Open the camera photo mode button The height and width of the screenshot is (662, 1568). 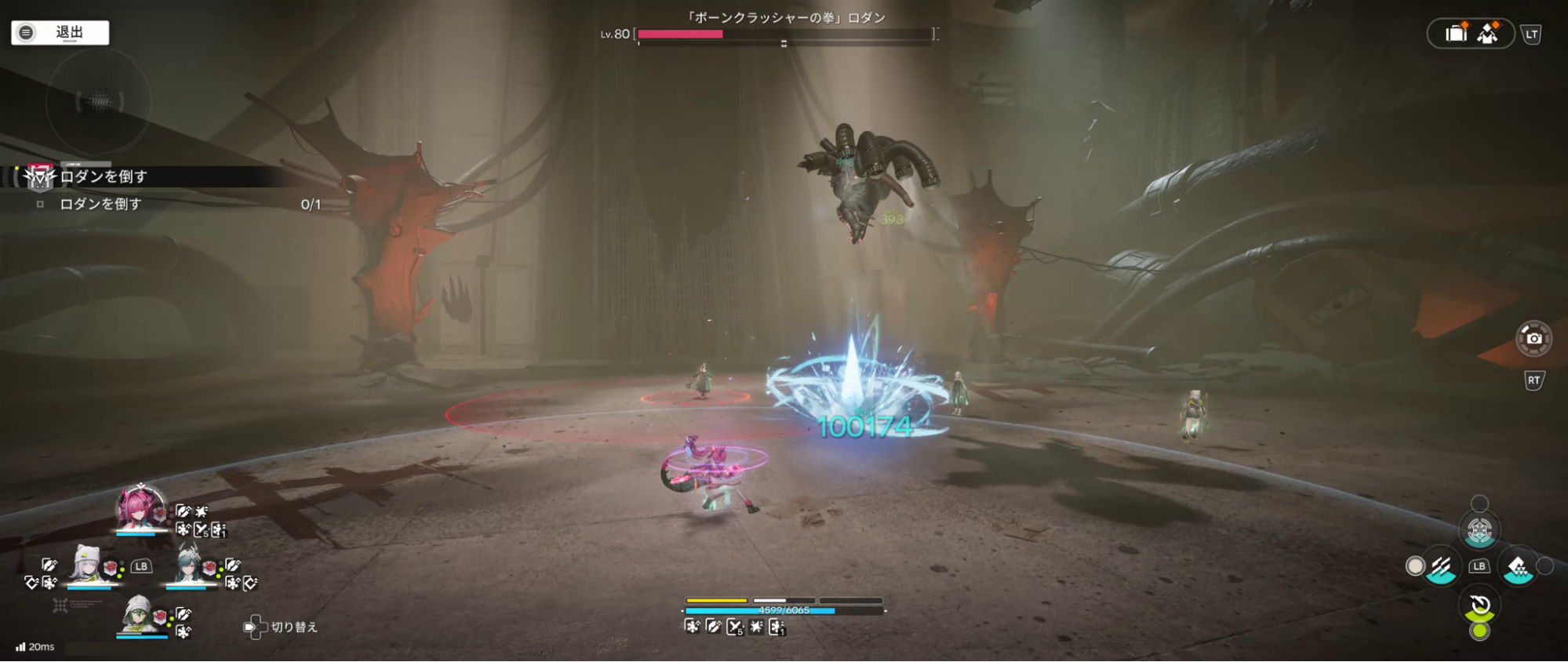[1533, 339]
